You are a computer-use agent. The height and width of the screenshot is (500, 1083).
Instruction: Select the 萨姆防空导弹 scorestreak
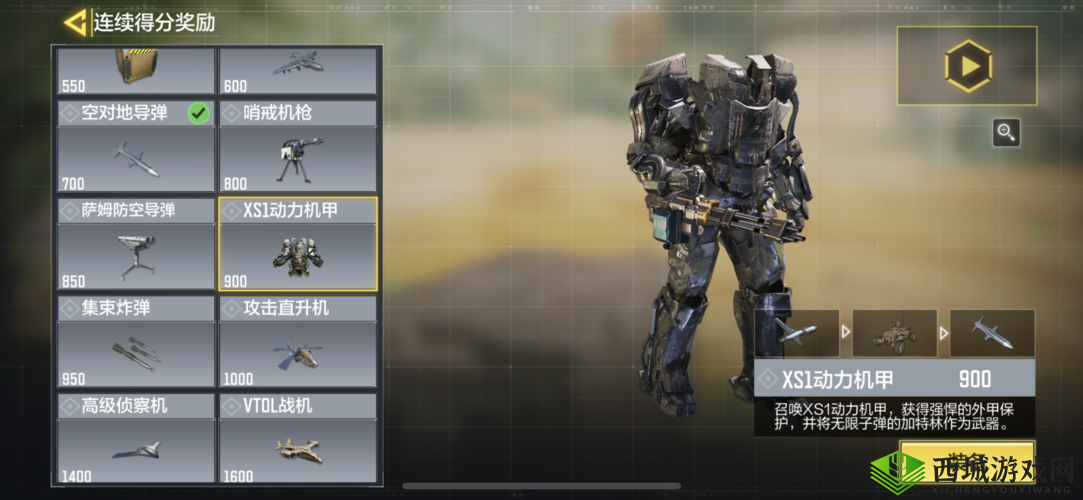136,243
